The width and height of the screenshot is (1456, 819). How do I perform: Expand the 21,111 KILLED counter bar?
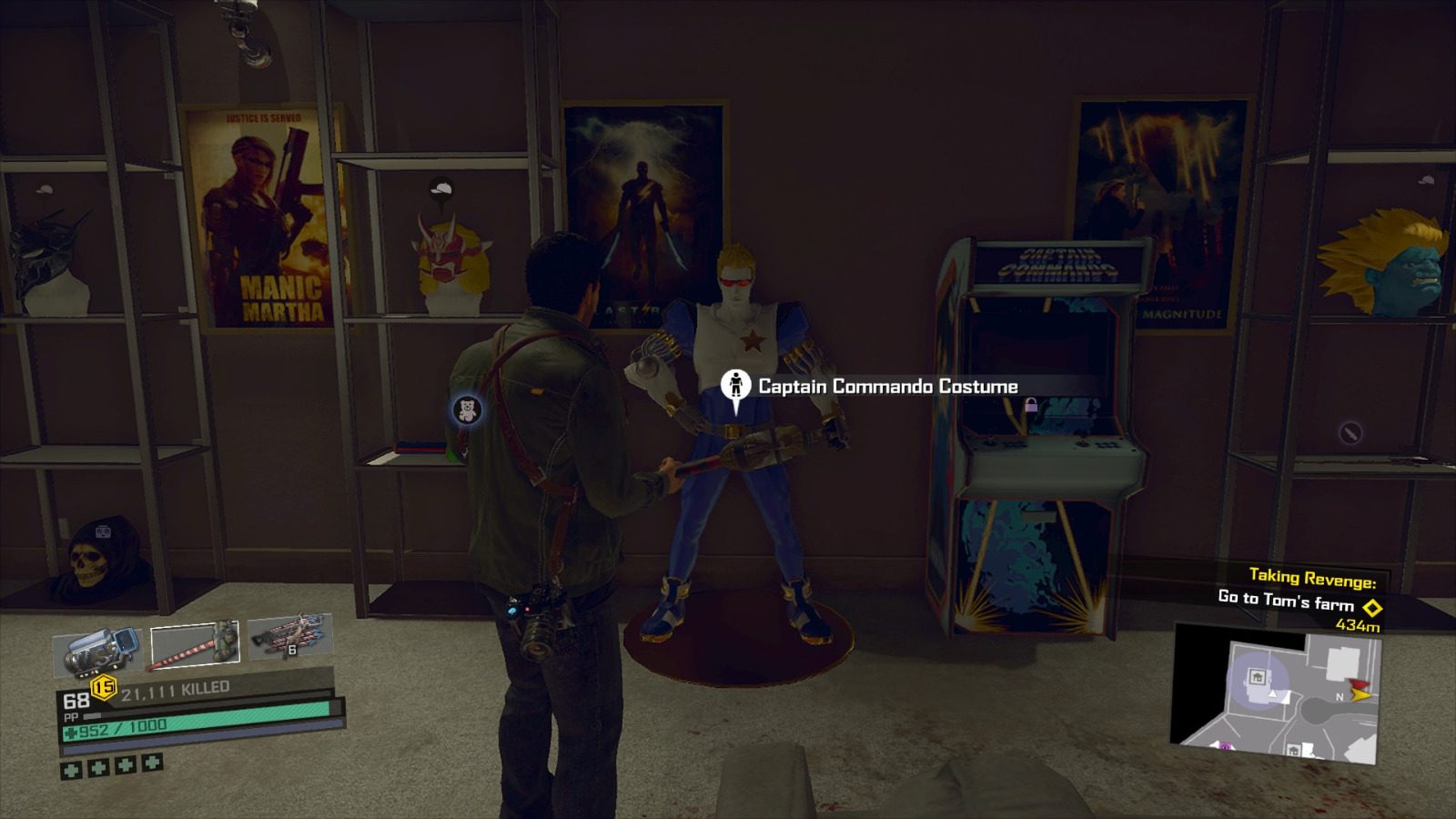[176, 689]
